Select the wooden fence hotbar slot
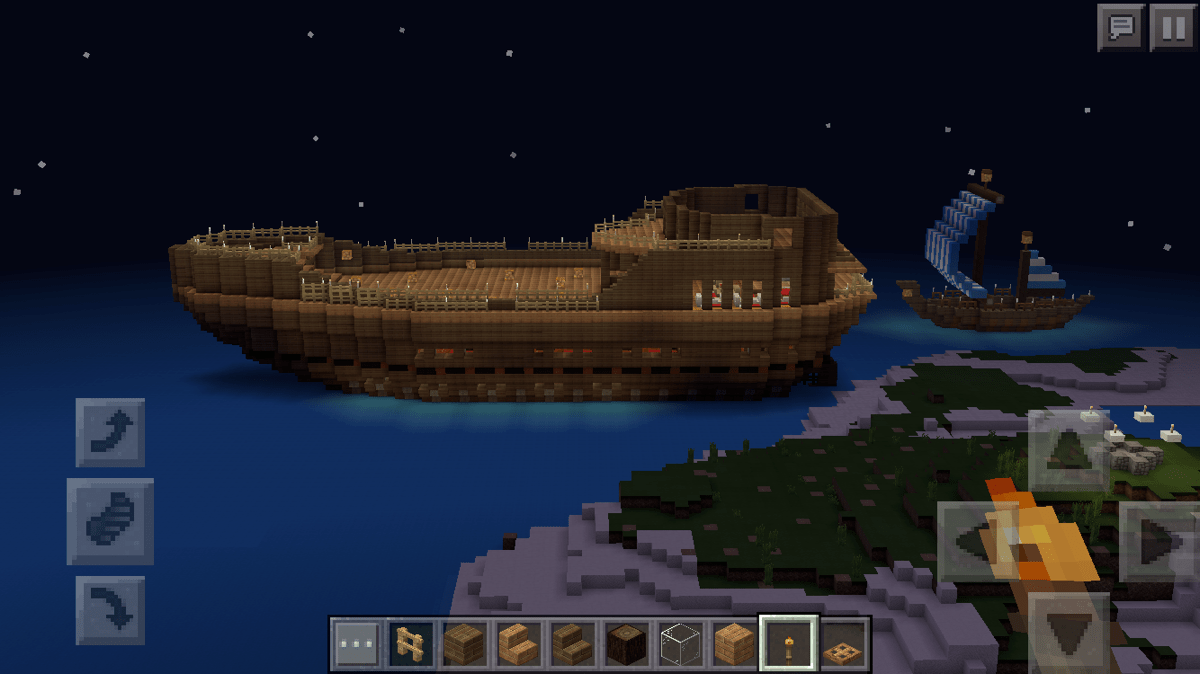 [x=411, y=644]
